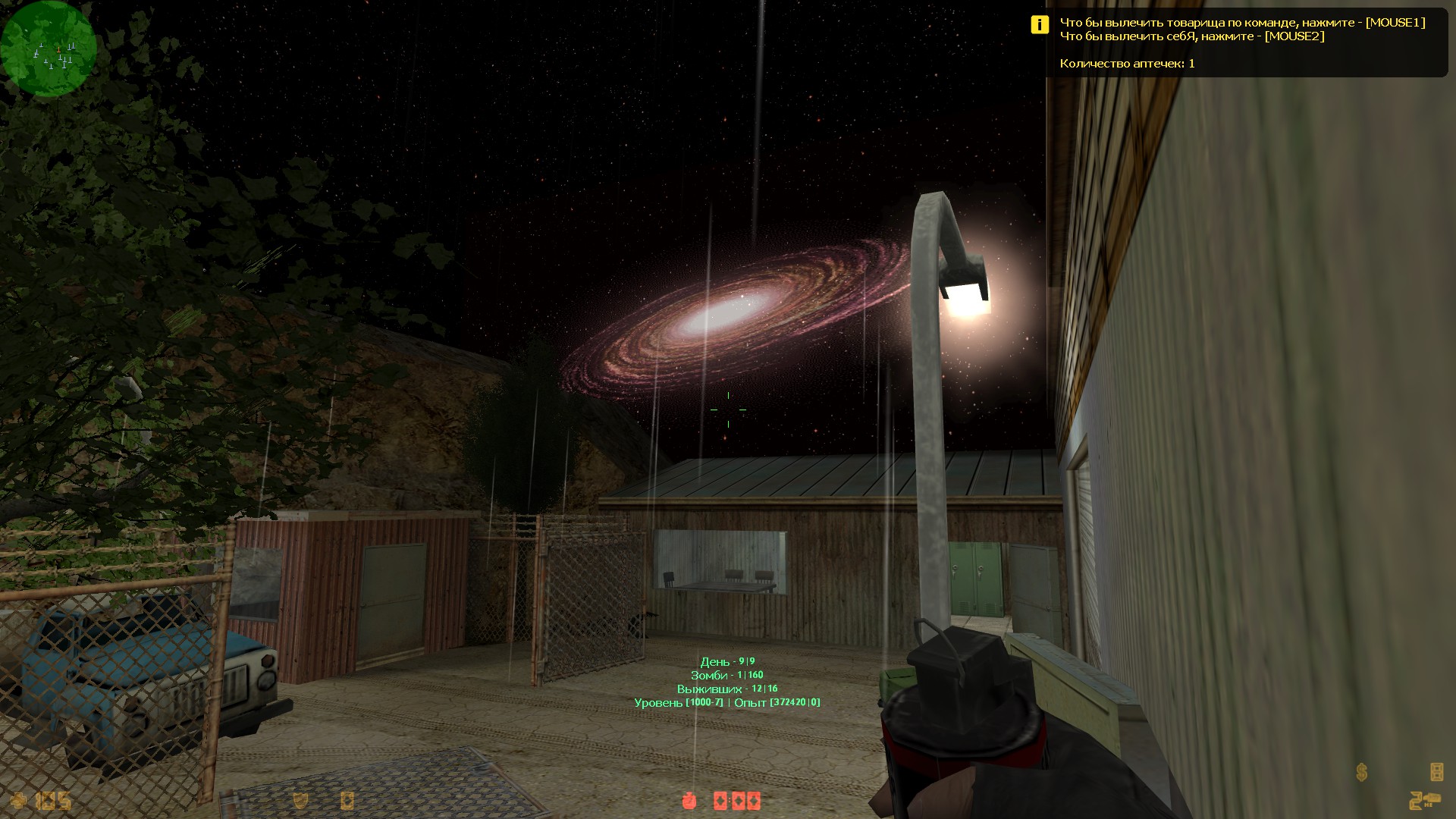Click the green radar minimap
The image size is (1456, 819).
pyautogui.click(x=49, y=49)
